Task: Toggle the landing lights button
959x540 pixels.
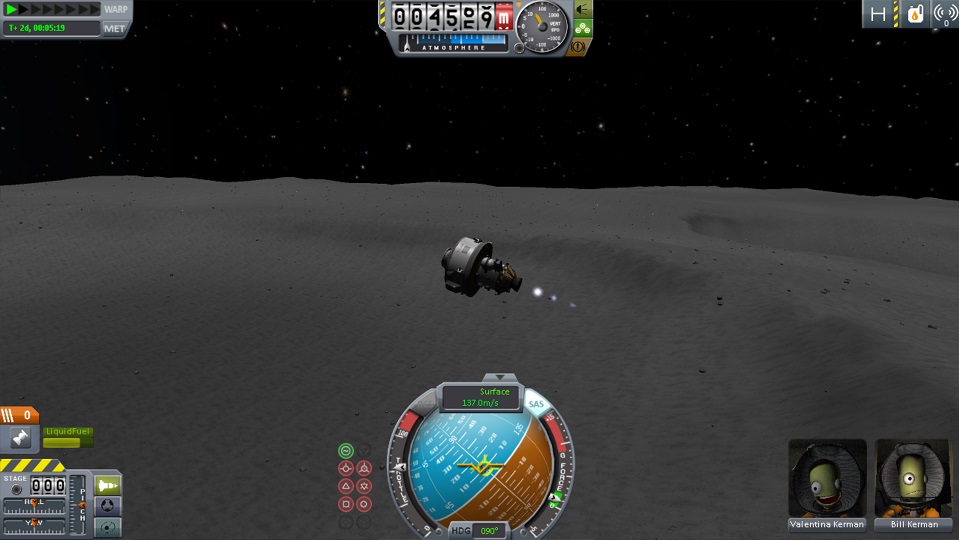Action: pos(582,9)
